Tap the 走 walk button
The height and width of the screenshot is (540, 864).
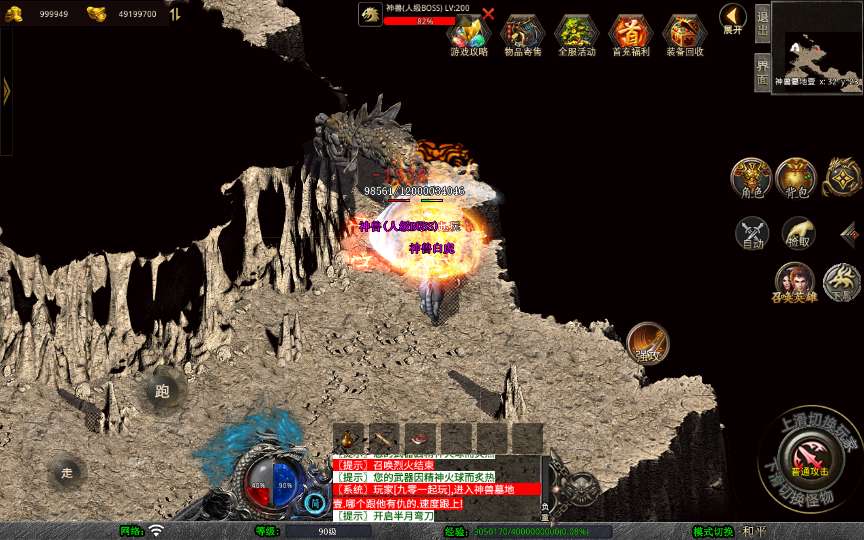(67, 472)
